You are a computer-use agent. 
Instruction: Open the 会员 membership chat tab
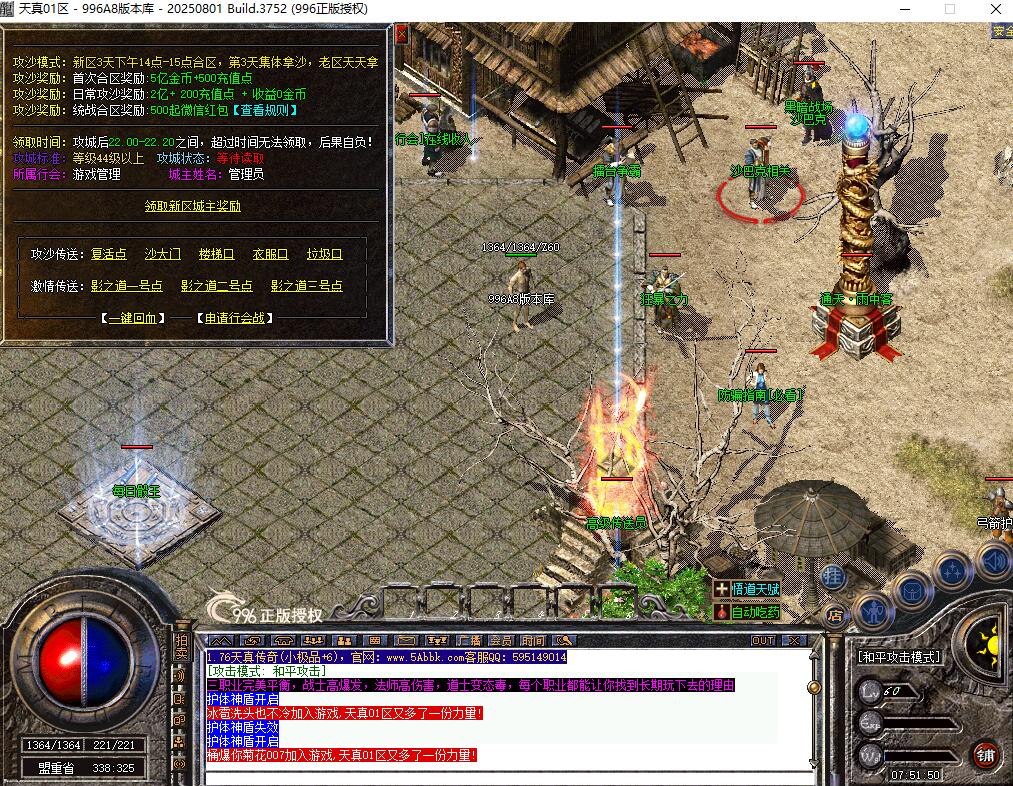click(x=500, y=641)
